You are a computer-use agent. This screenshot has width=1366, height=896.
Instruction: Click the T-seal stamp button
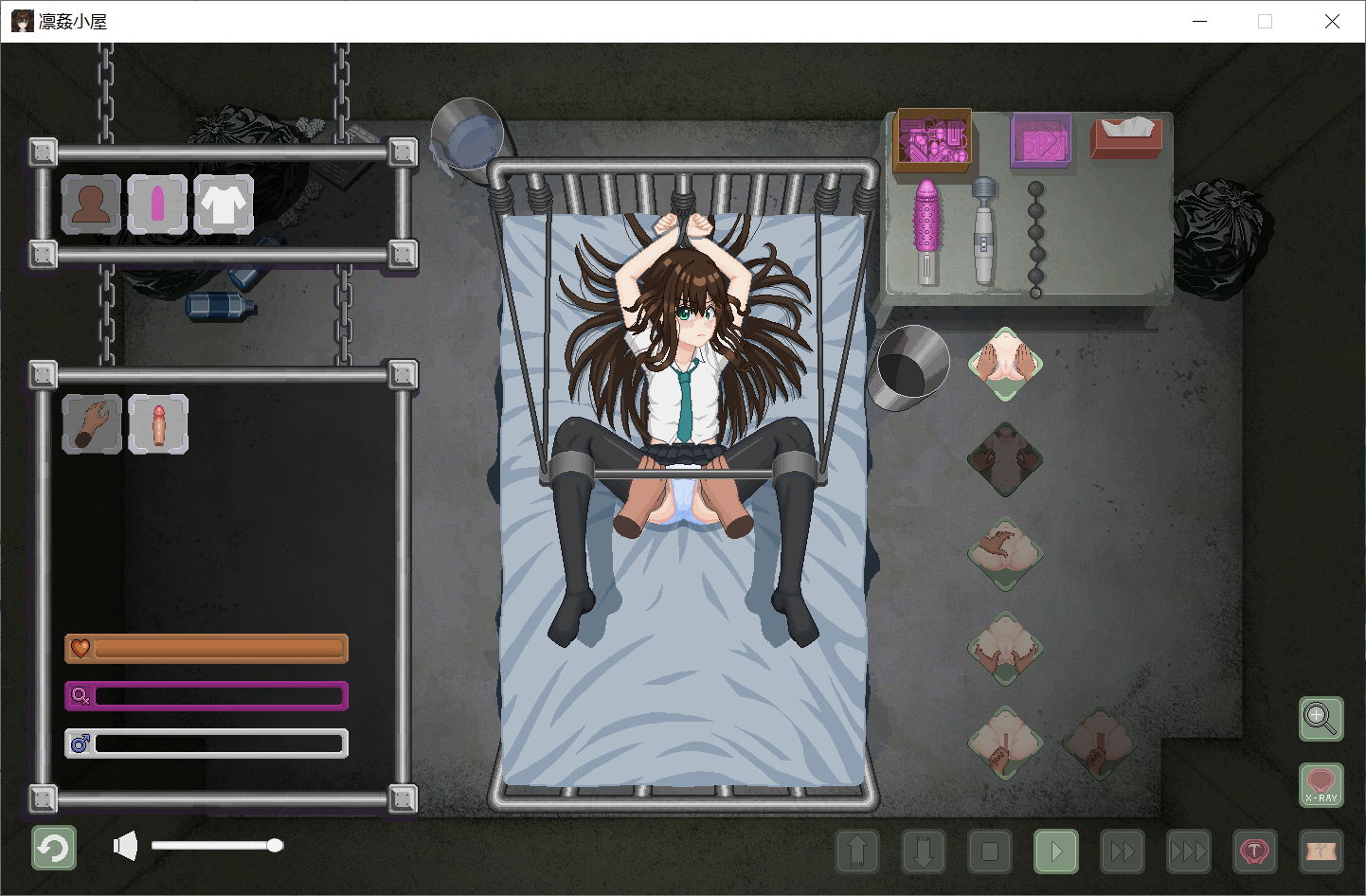[x=1255, y=851]
